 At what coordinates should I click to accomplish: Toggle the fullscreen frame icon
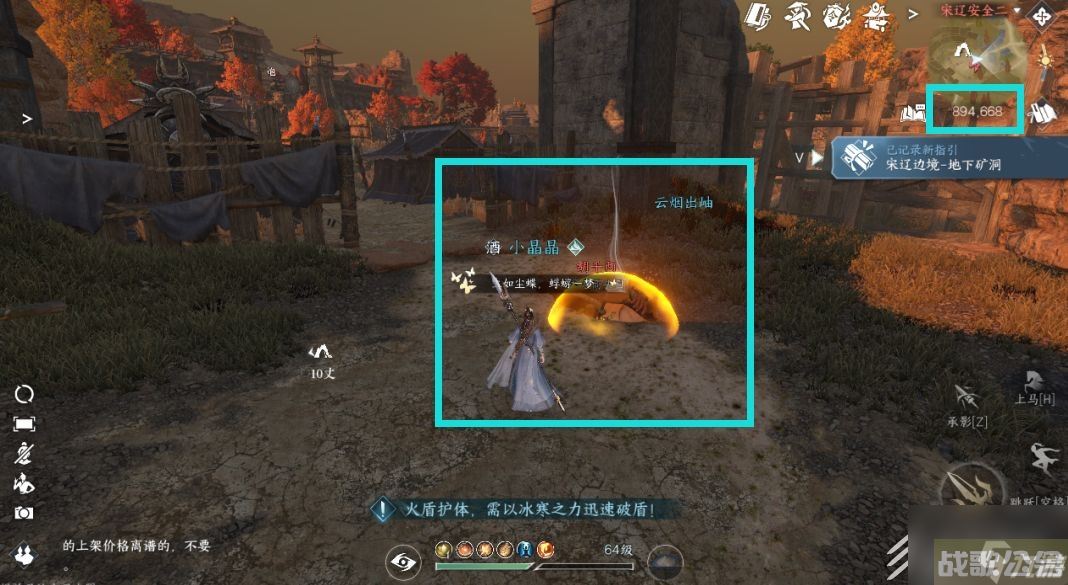24,424
